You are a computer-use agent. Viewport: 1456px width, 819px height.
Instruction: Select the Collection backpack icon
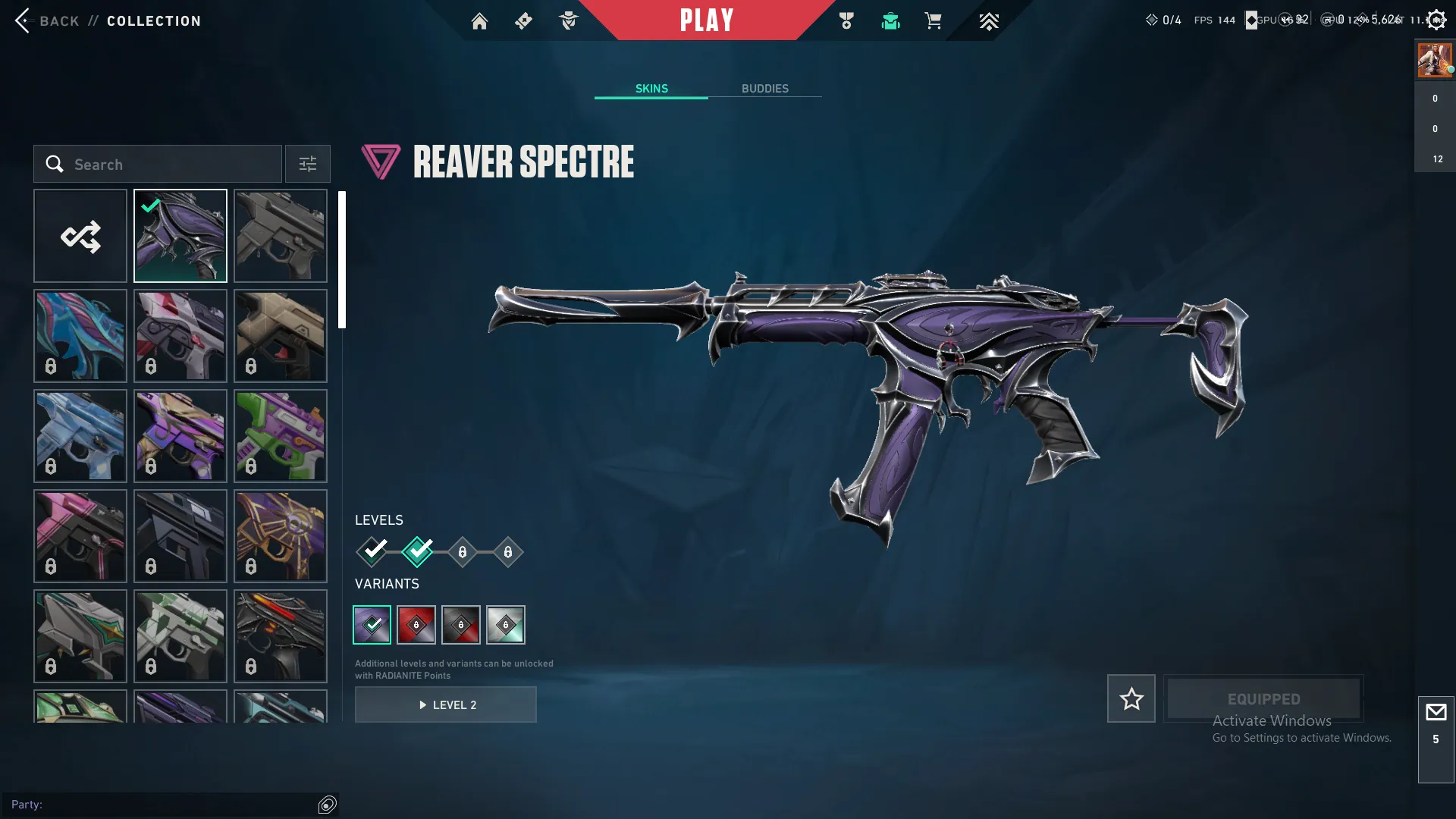click(890, 20)
